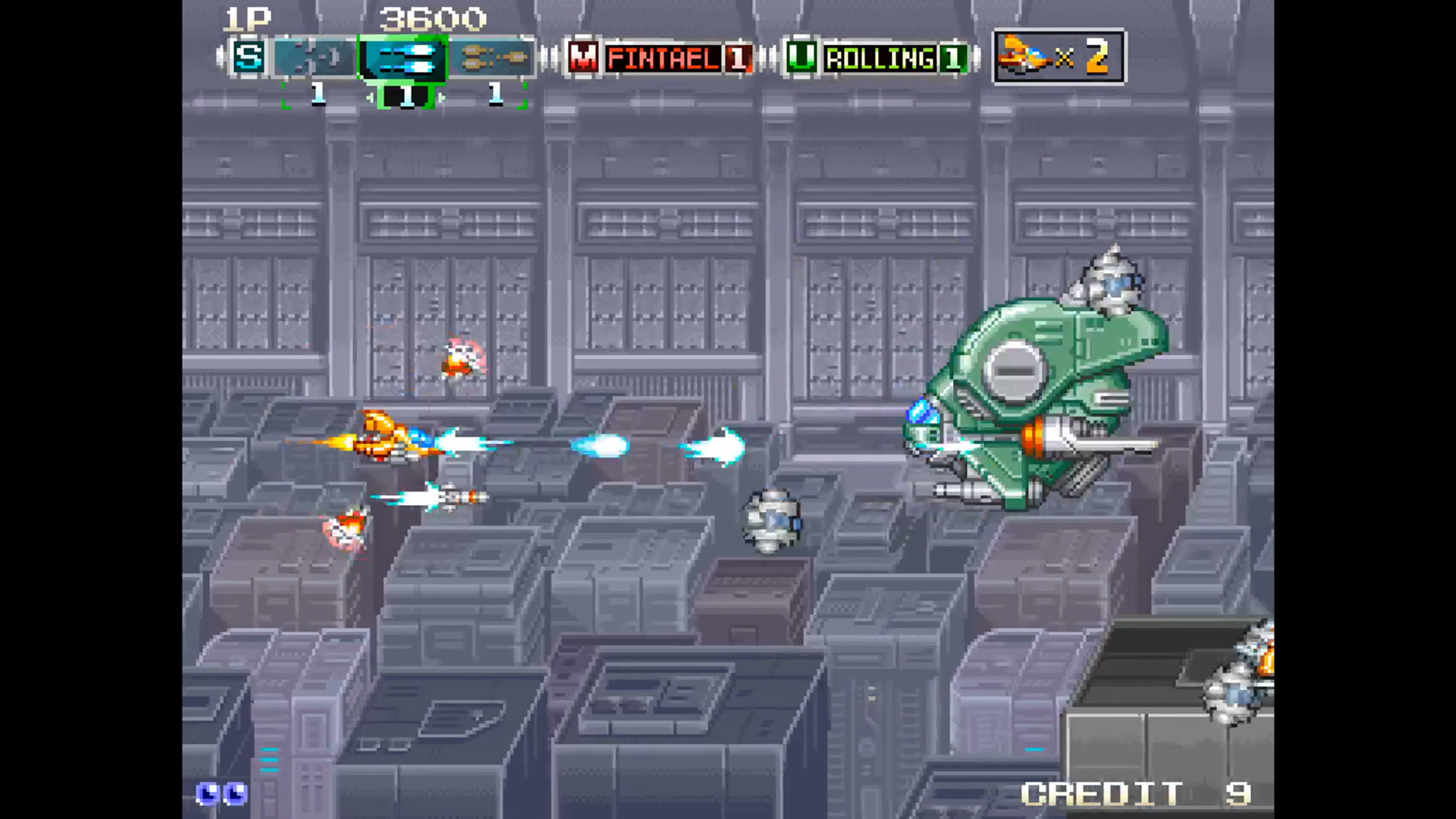Click the 1P player label
The width and height of the screenshot is (1456, 819).
point(249,18)
